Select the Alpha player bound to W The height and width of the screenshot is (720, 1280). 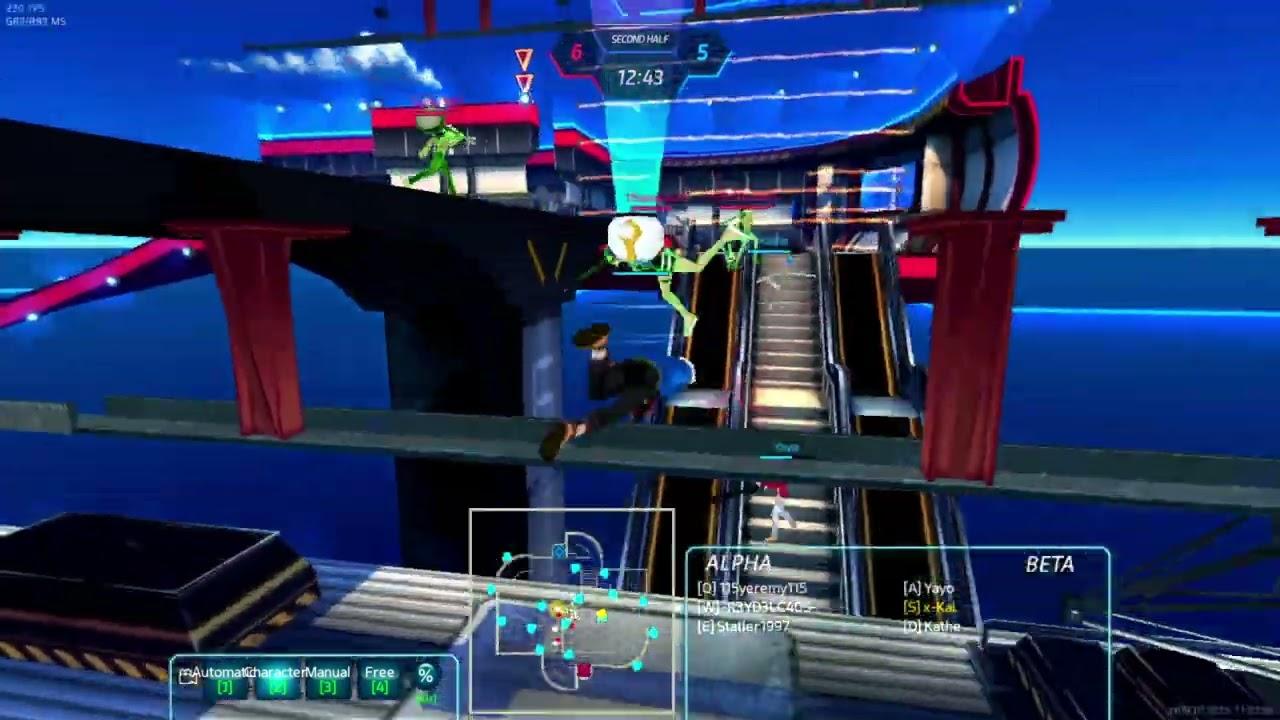pyautogui.click(x=758, y=607)
